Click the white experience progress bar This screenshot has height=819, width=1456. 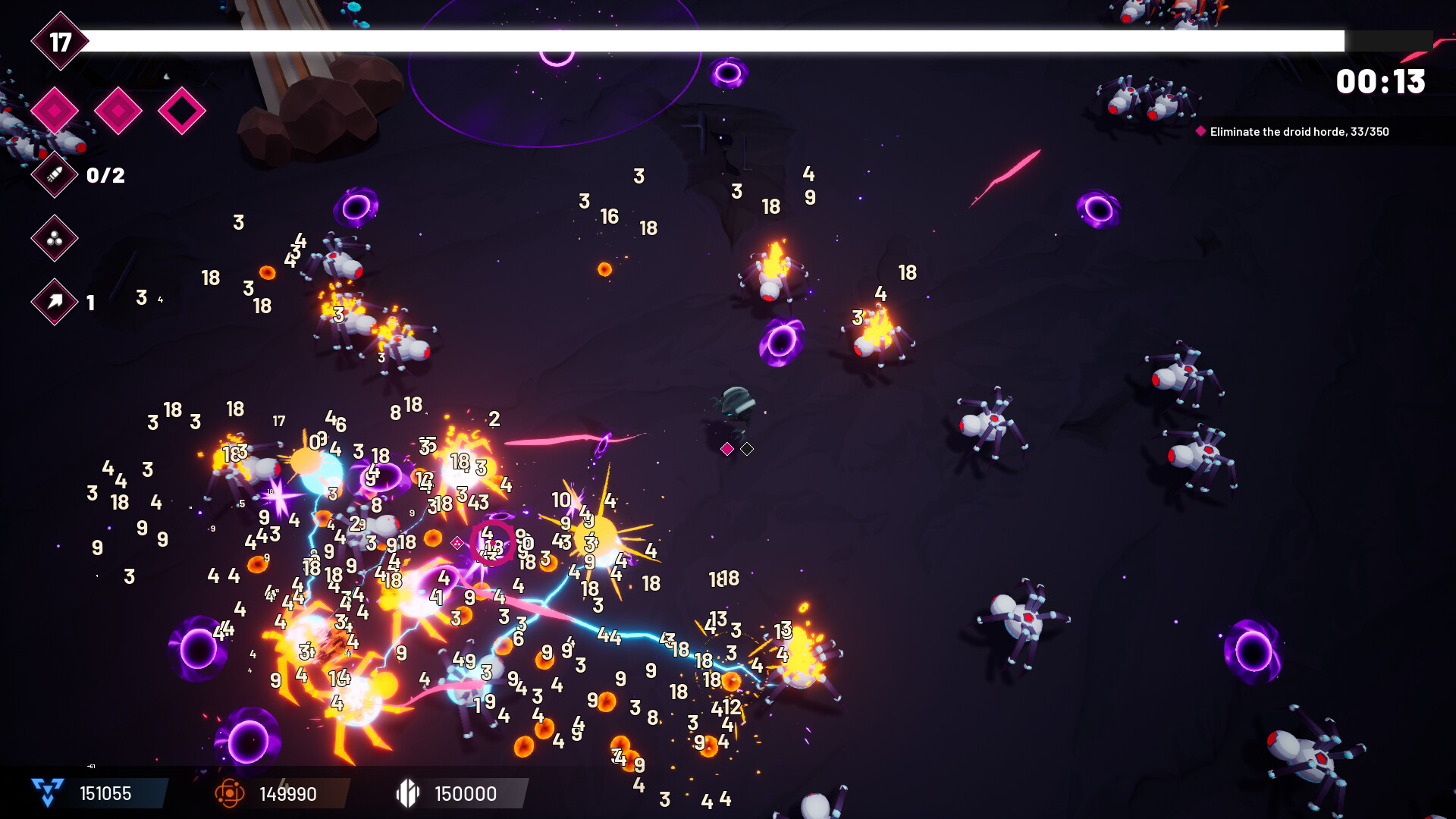pyautogui.click(x=720, y=38)
